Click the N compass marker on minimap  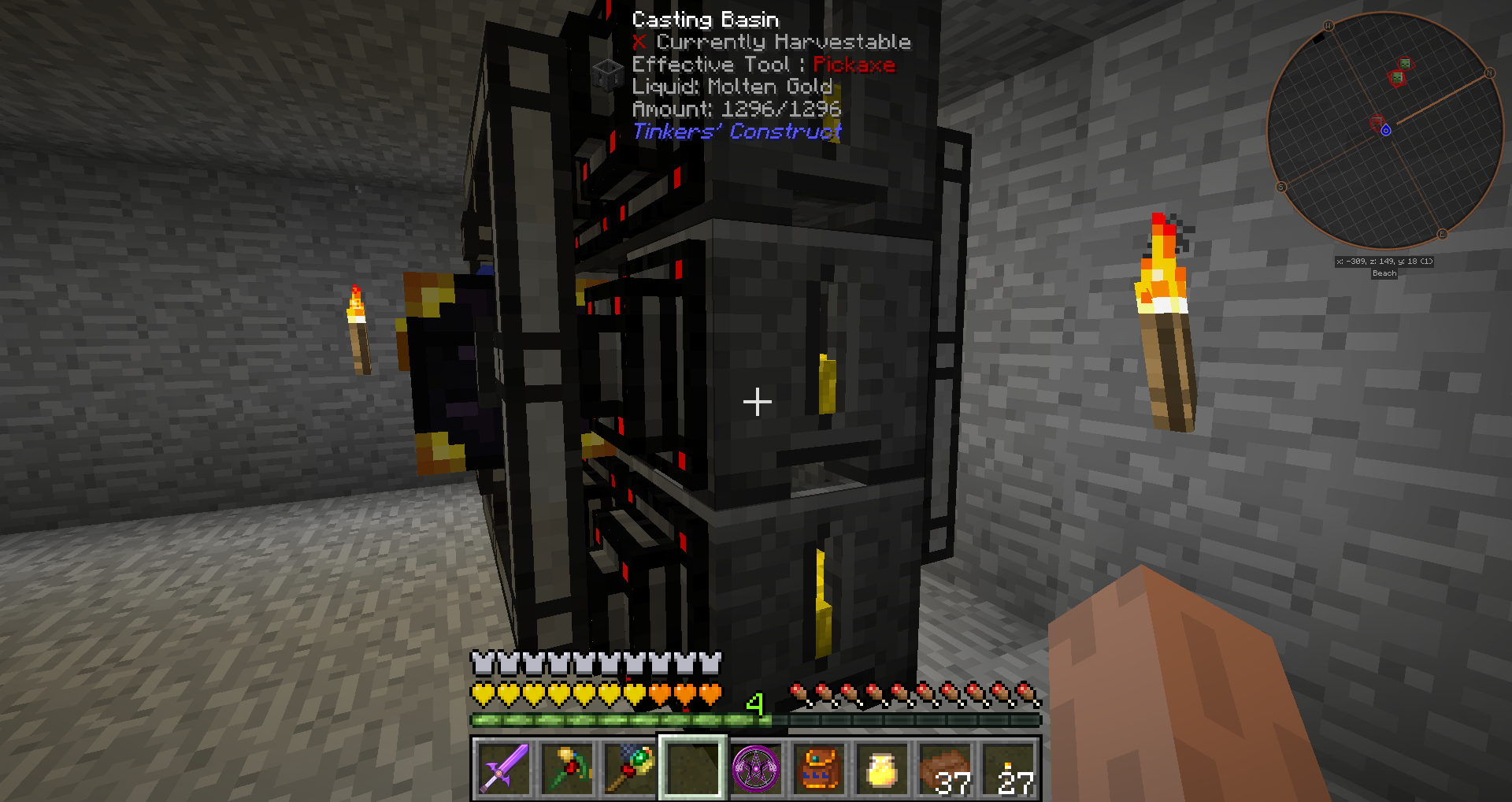pyautogui.click(x=1489, y=73)
